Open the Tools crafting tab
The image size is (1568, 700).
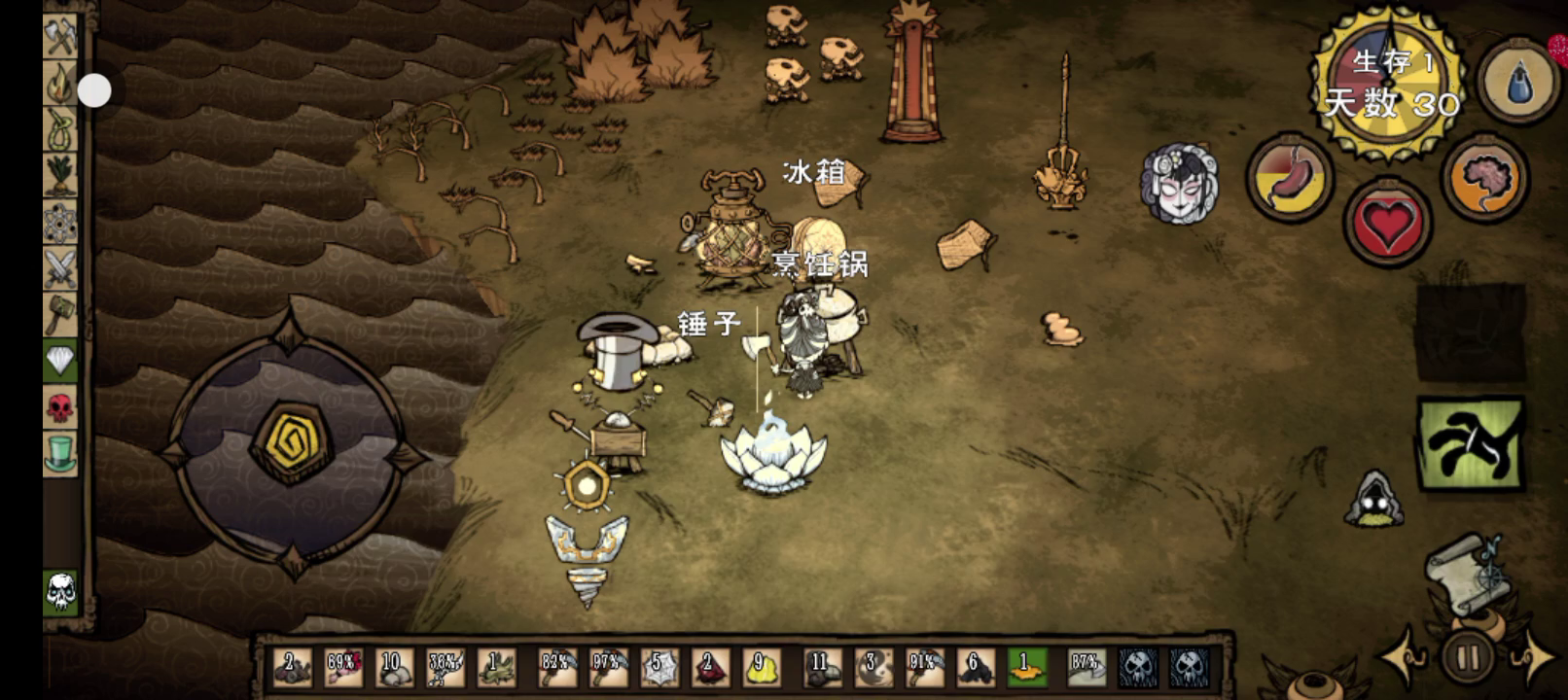[60, 37]
